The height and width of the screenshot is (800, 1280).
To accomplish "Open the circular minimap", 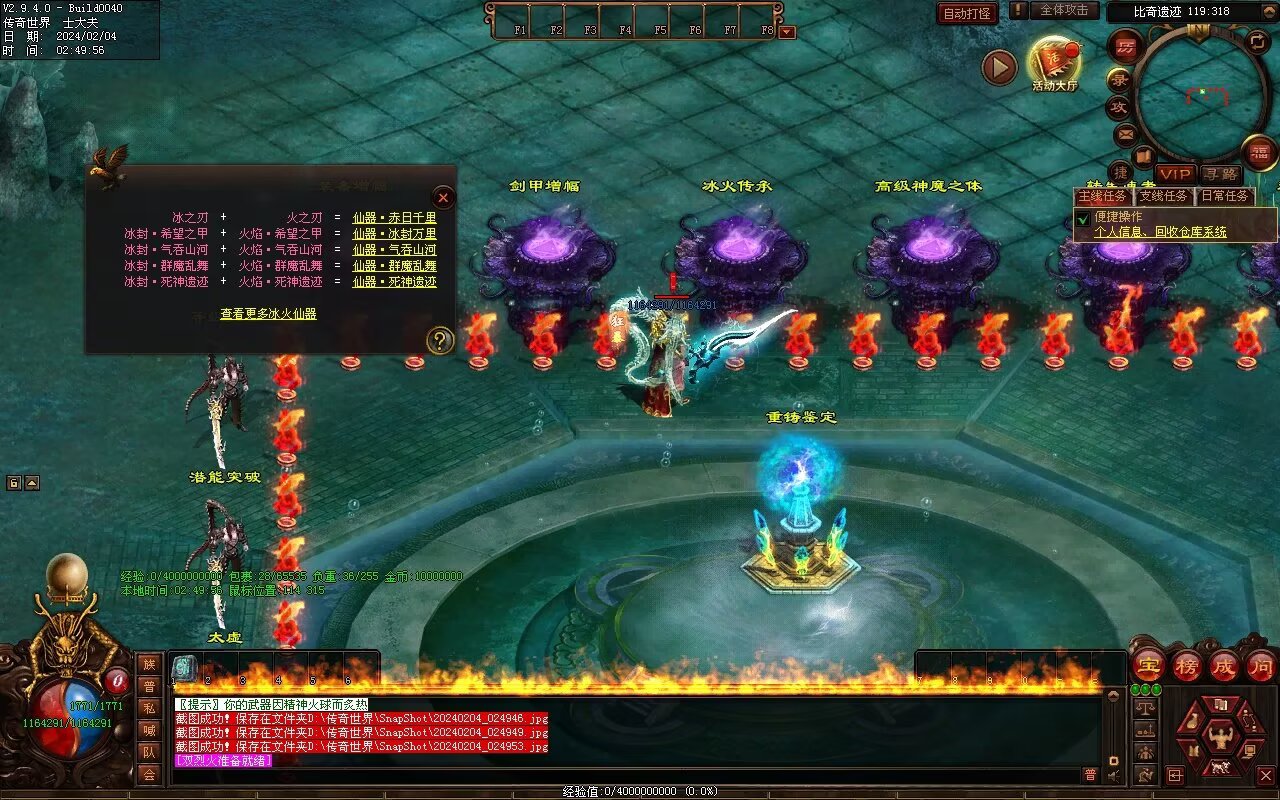I will click(x=1202, y=94).
